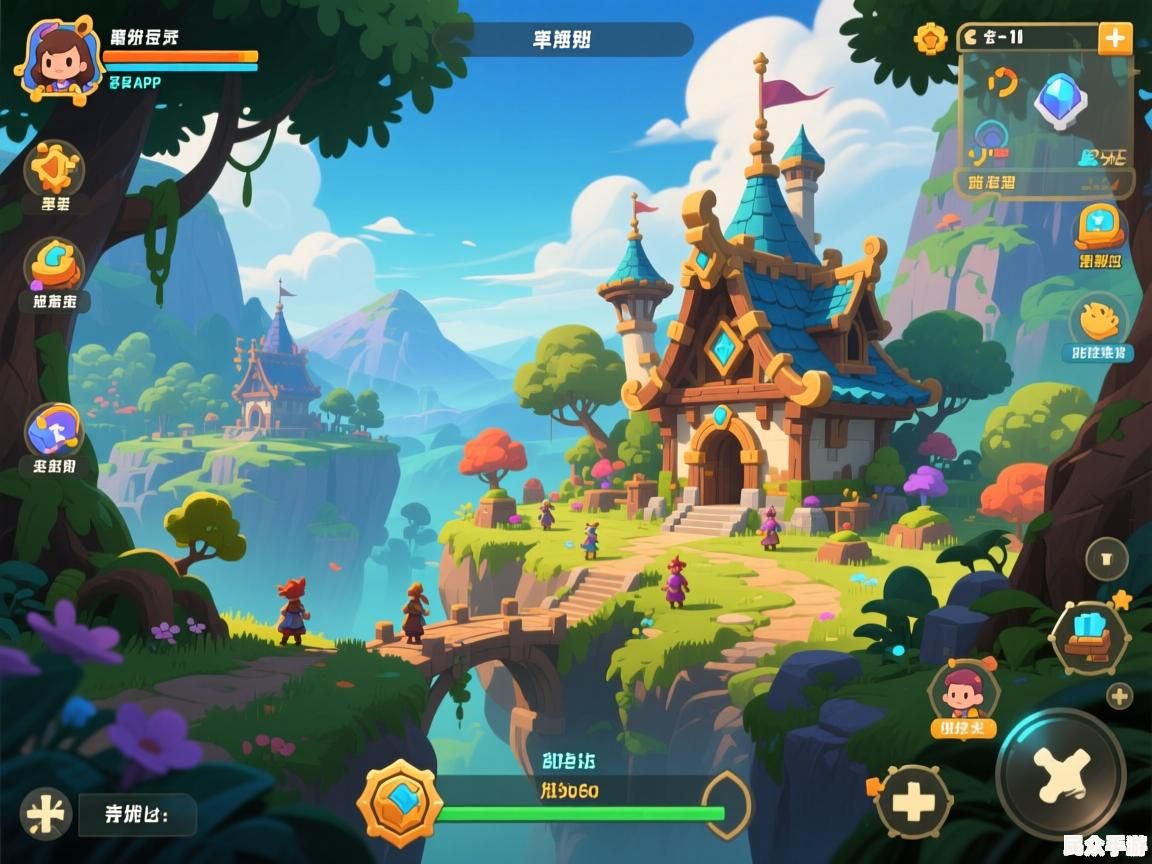Click the small dark round button above the chest
The image size is (1152, 864).
coord(1106,559)
